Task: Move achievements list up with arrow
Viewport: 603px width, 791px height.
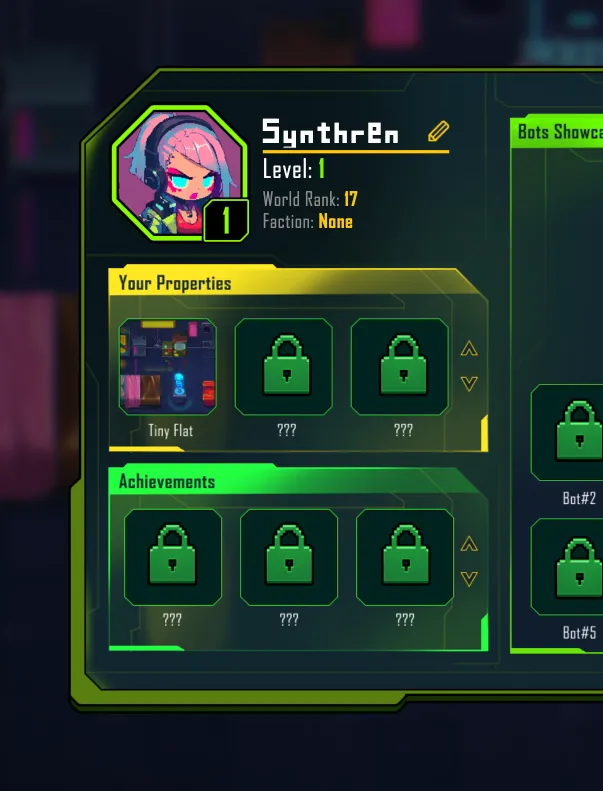Action: (469, 545)
